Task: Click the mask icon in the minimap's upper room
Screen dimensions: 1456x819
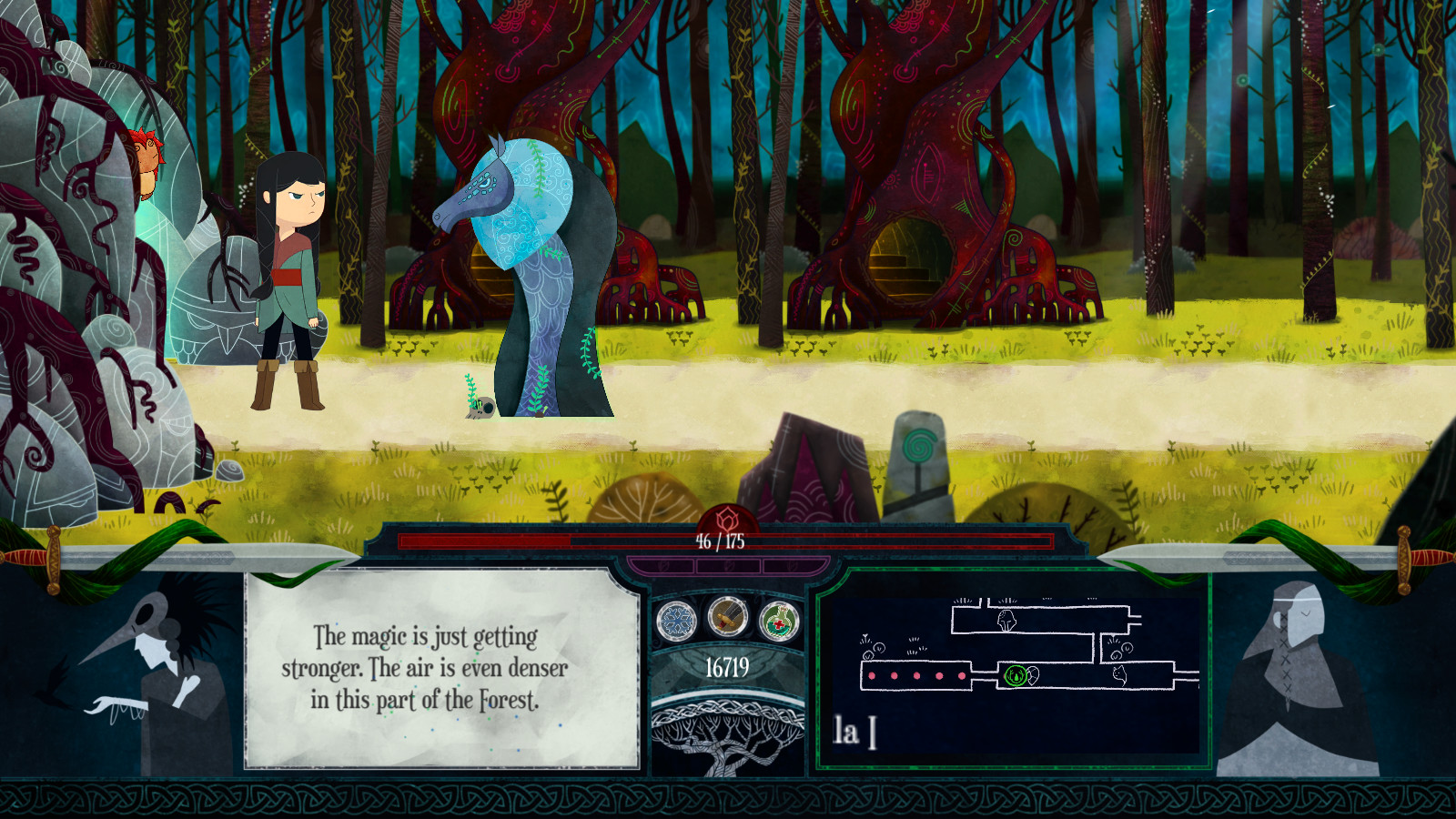Action: 1006,621
